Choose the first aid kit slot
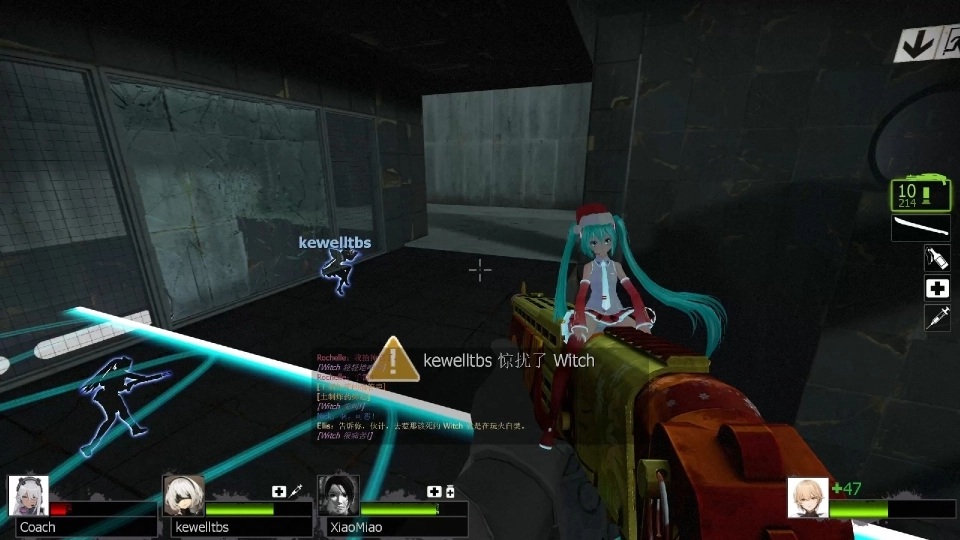Image resolution: width=960 pixels, height=540 pixels. tap(937, 289)
